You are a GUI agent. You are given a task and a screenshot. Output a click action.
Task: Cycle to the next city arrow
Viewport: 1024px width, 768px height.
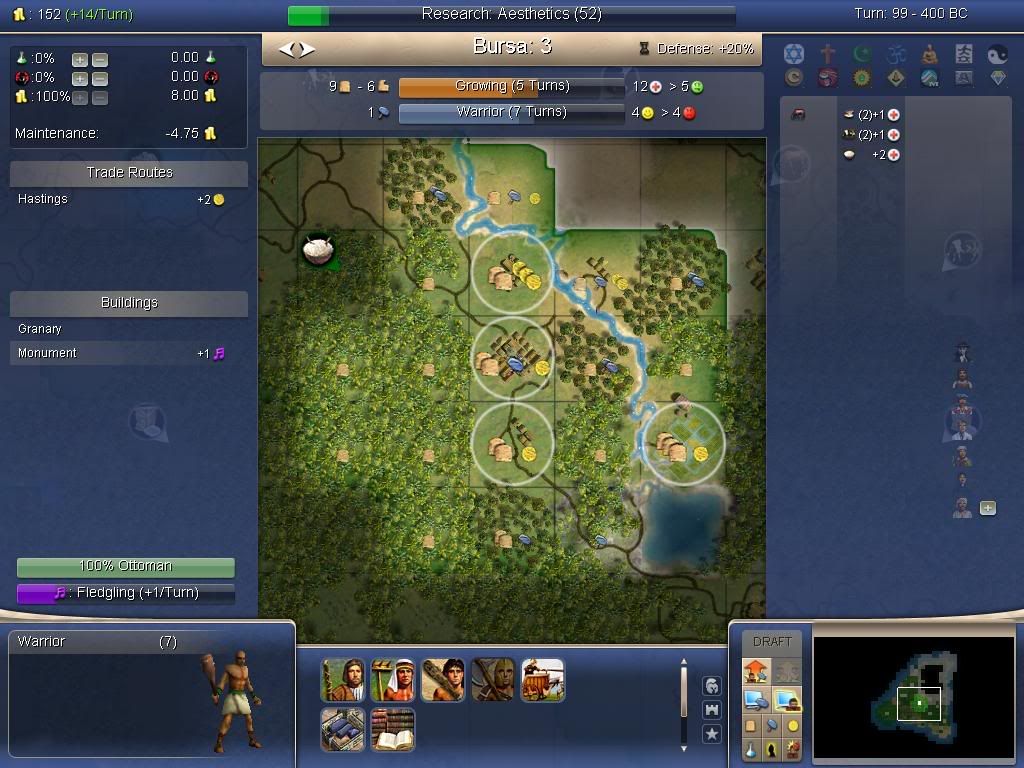[x=307, y=49]
